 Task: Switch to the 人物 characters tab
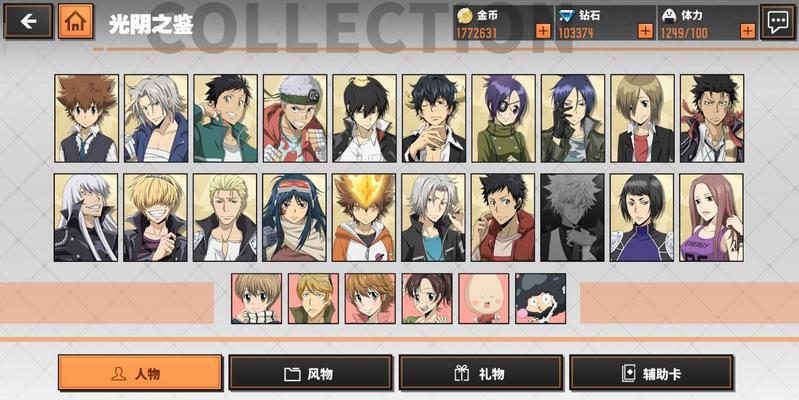(x=140, y=373)
